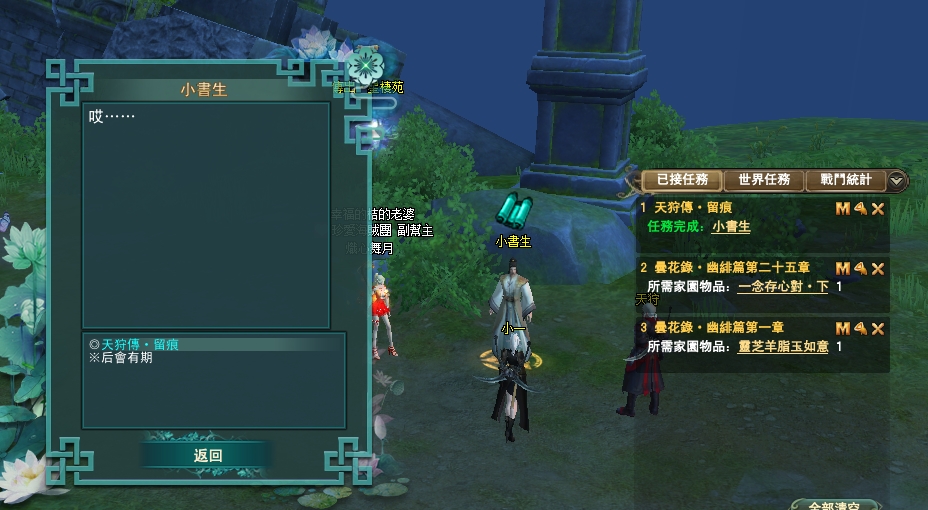Collapse the quest tracker with the arrow button

[x=897, y=181]
